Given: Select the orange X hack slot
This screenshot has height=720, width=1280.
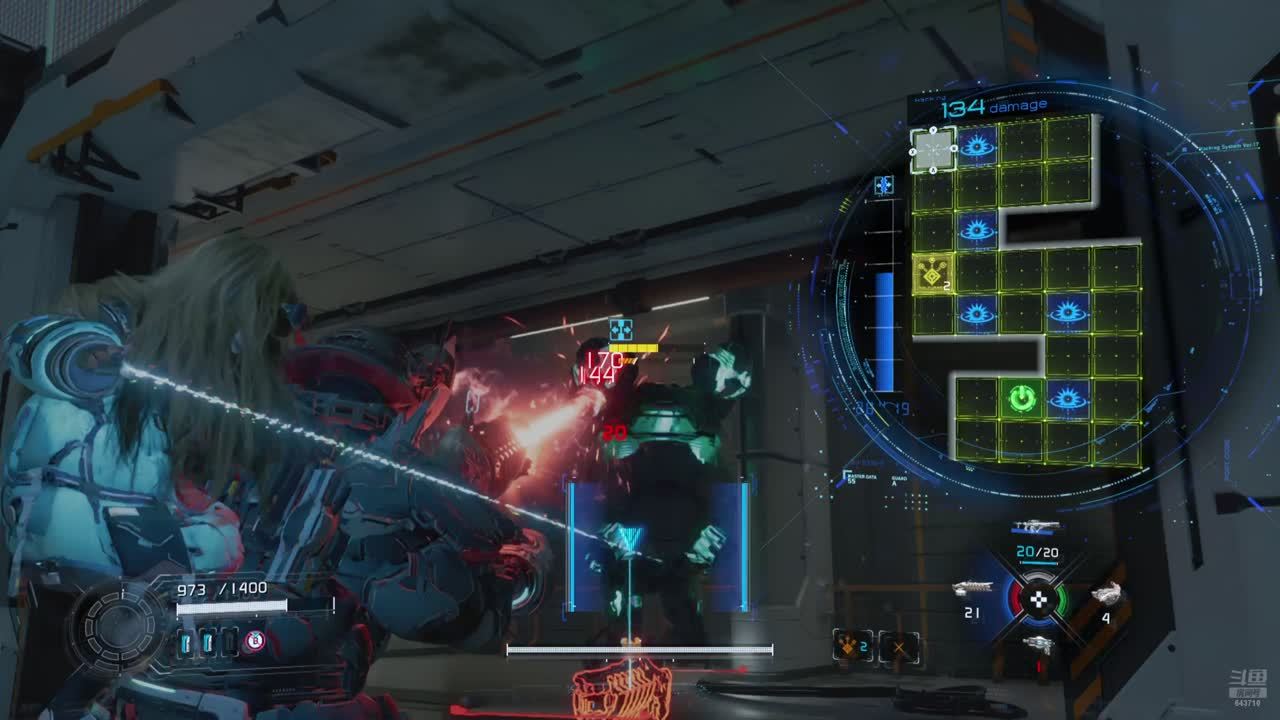Looking at the screenshot, I should [900, 647].
